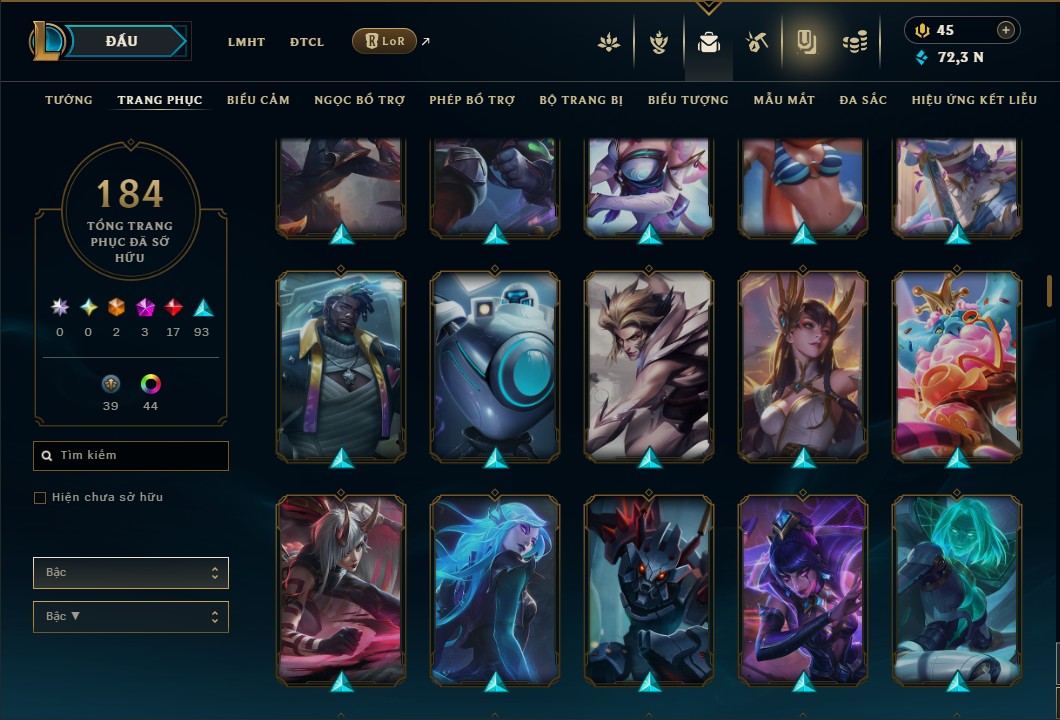Select the blue robot skin card
This screenshot has width=1060, height=720.
tap(495, 366)
